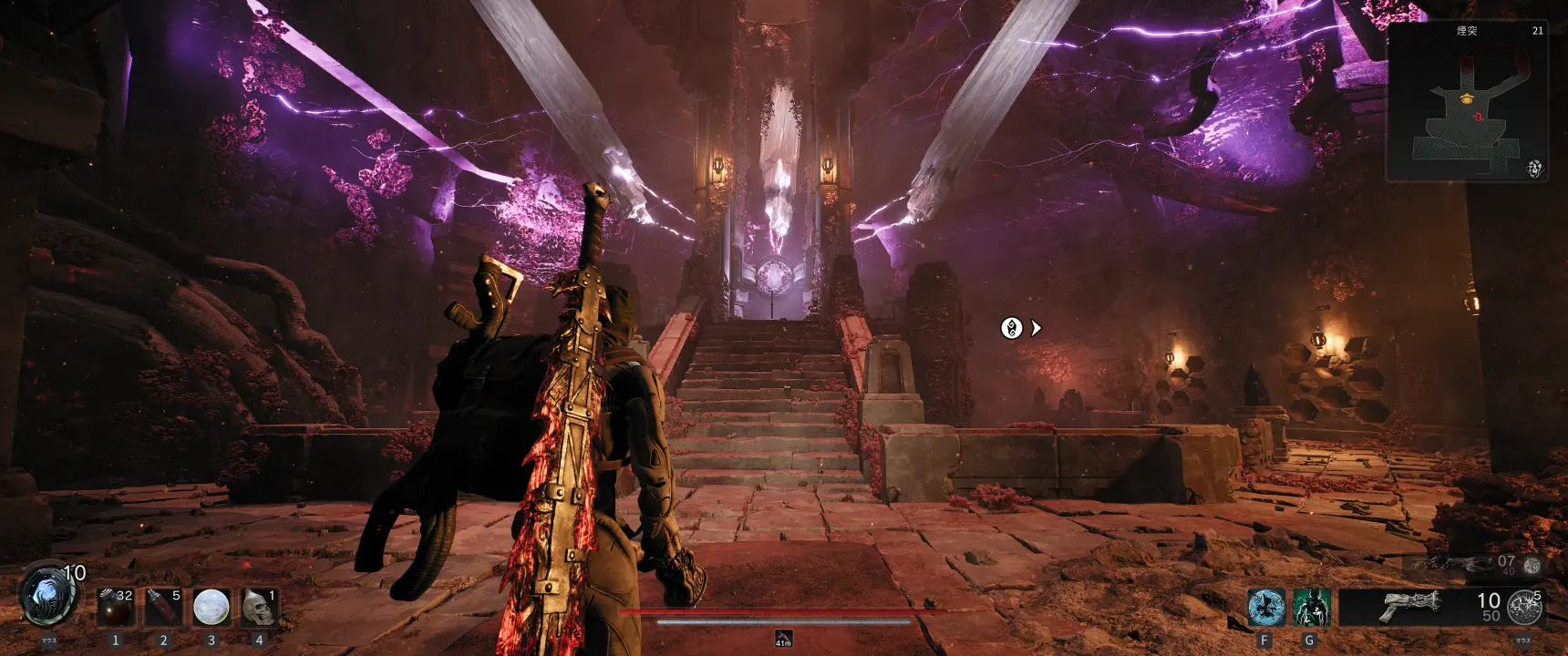Click the diamond emblem in the minimap corner

1535,169
